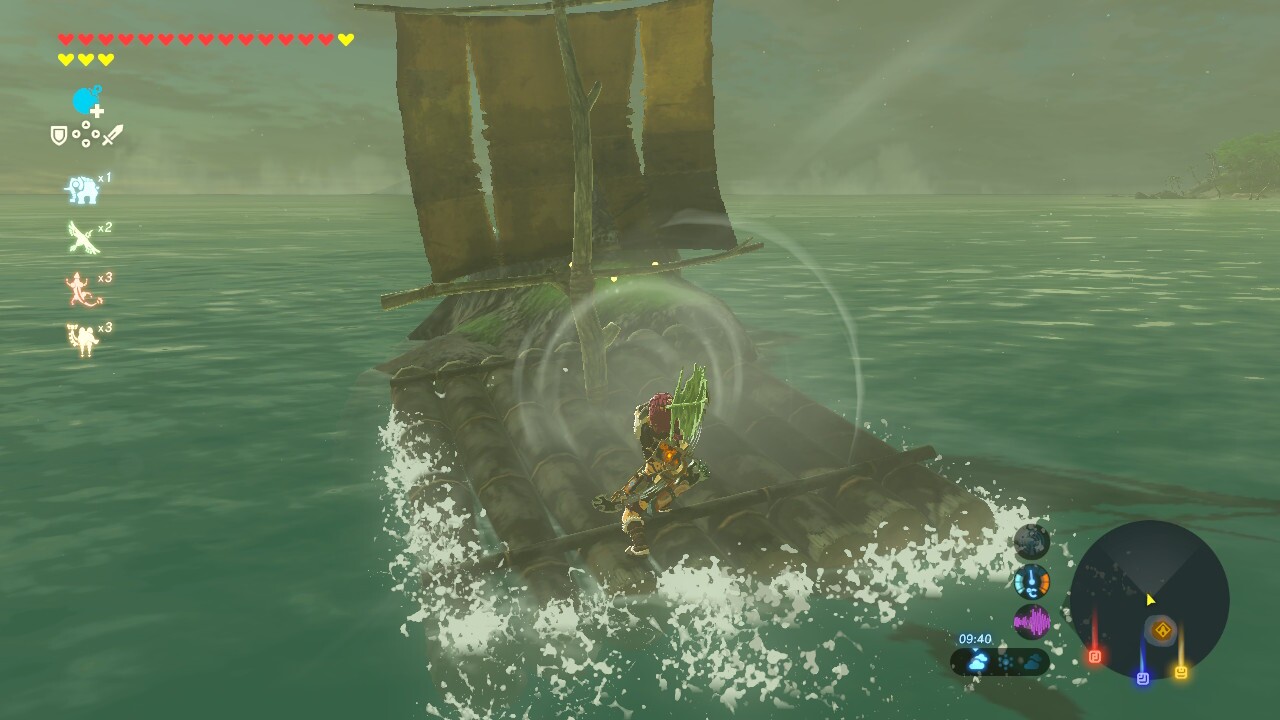Viewport: 1280px width, 720px height.
Task: Select Mipha's Grace elephant ability icon
Action: point(82,188)
